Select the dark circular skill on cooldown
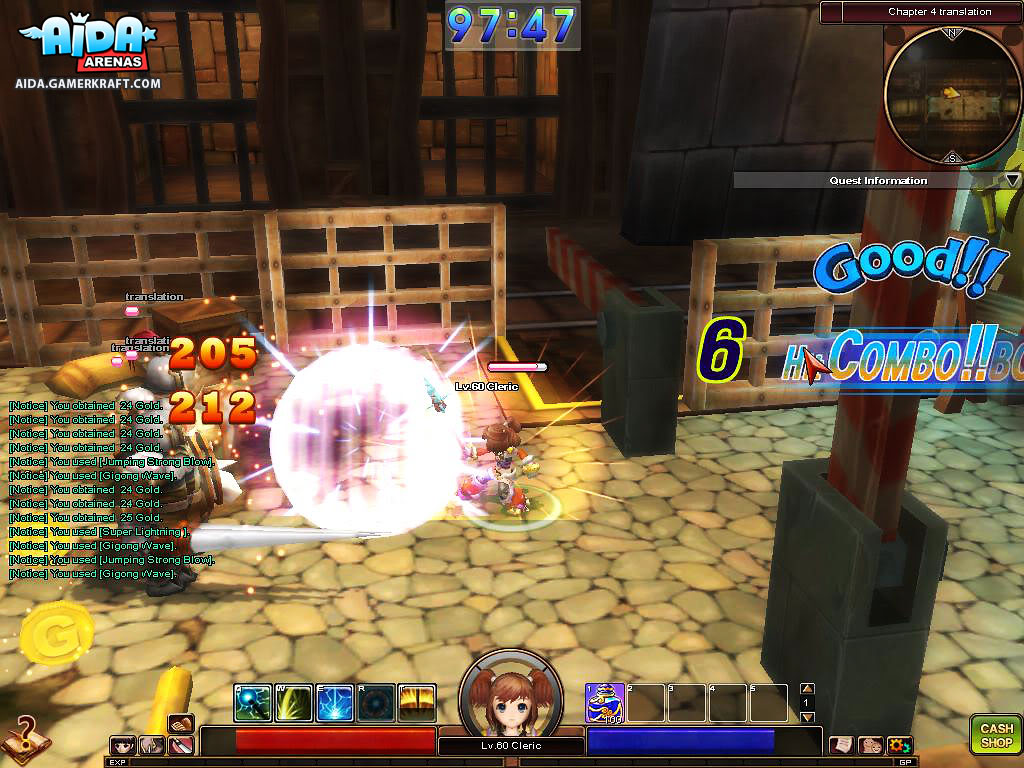1024x768 pixels. [376, 703]
